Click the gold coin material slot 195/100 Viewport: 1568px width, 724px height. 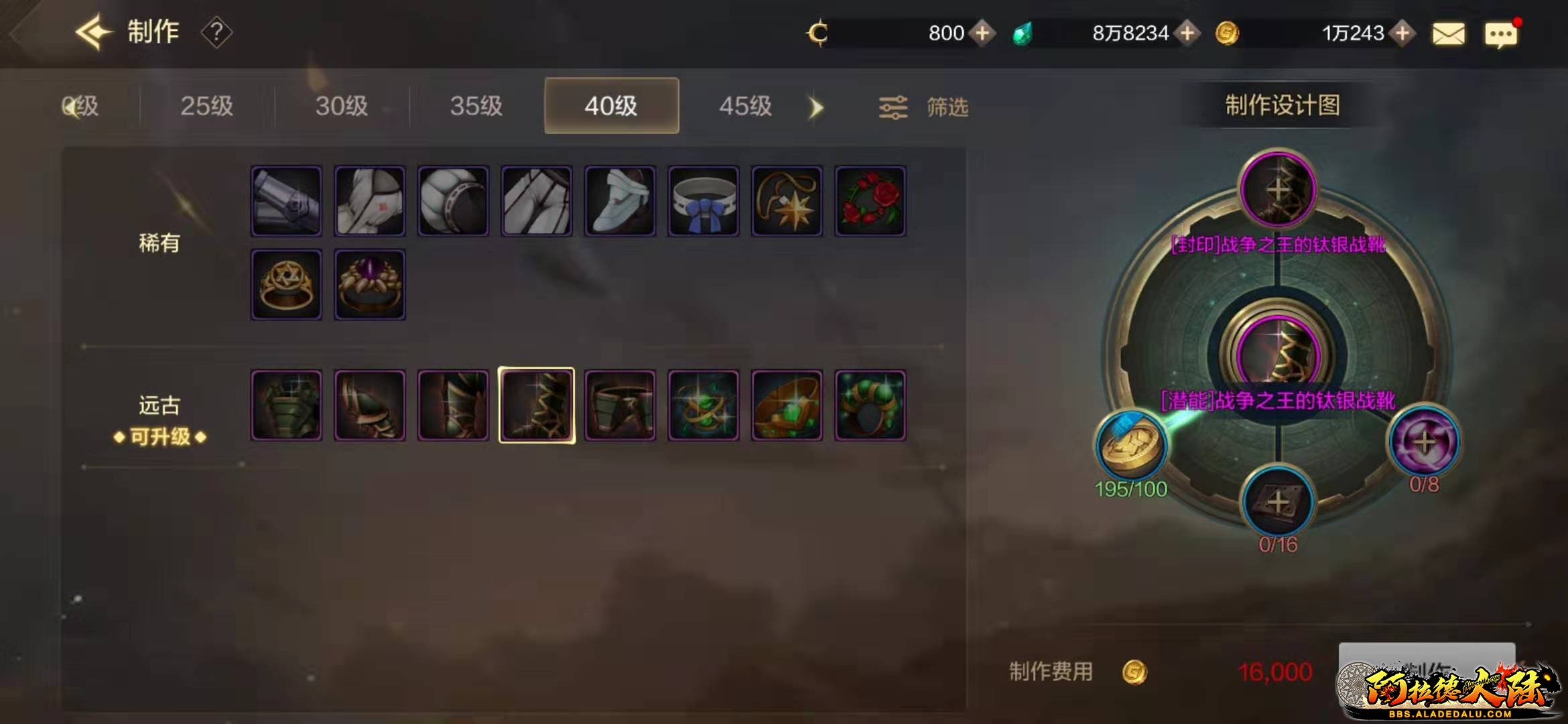point(1131,446)
